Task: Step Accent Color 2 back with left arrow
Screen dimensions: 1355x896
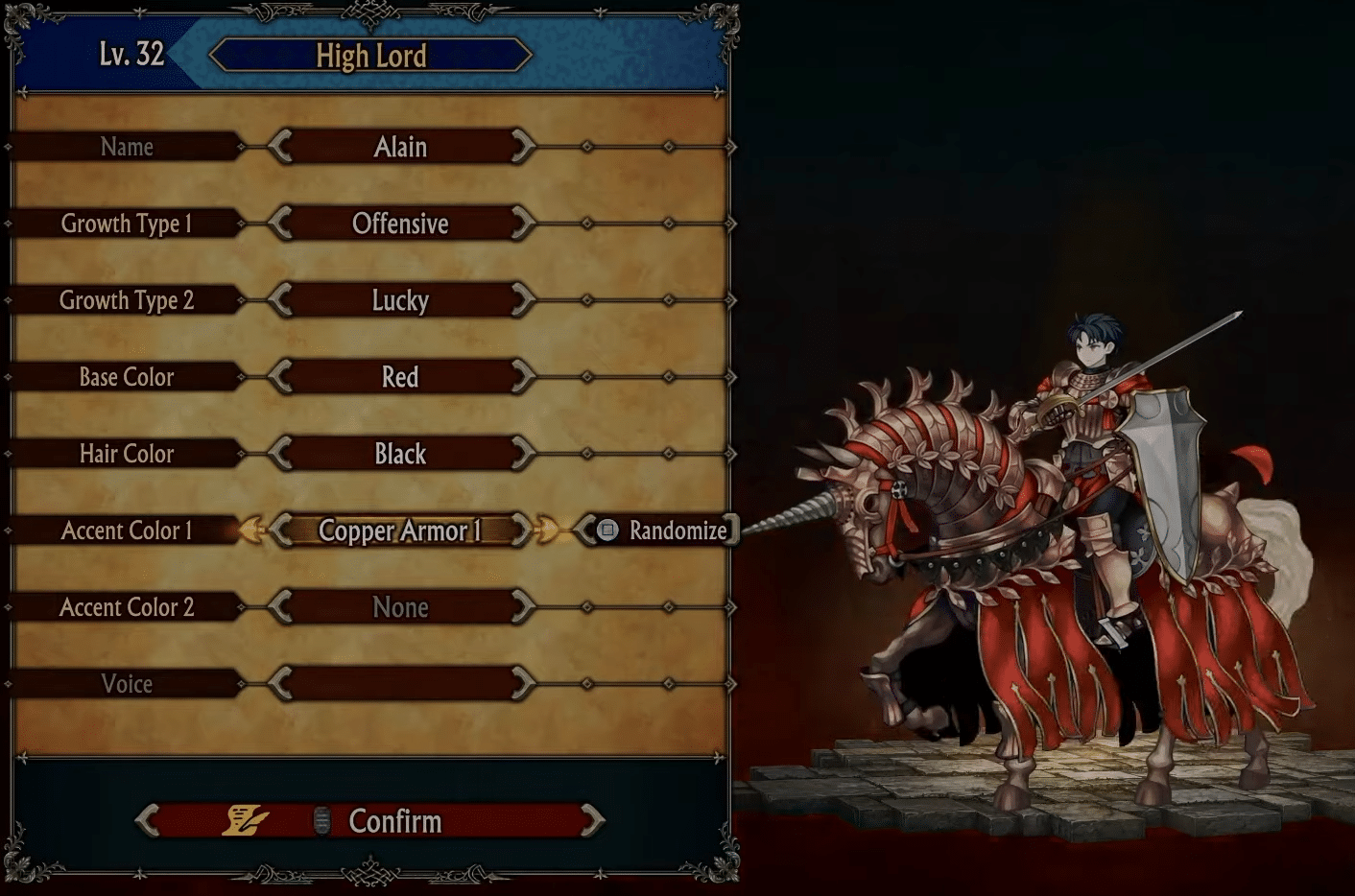Action: pyautogui.click(x=279, y=607)
